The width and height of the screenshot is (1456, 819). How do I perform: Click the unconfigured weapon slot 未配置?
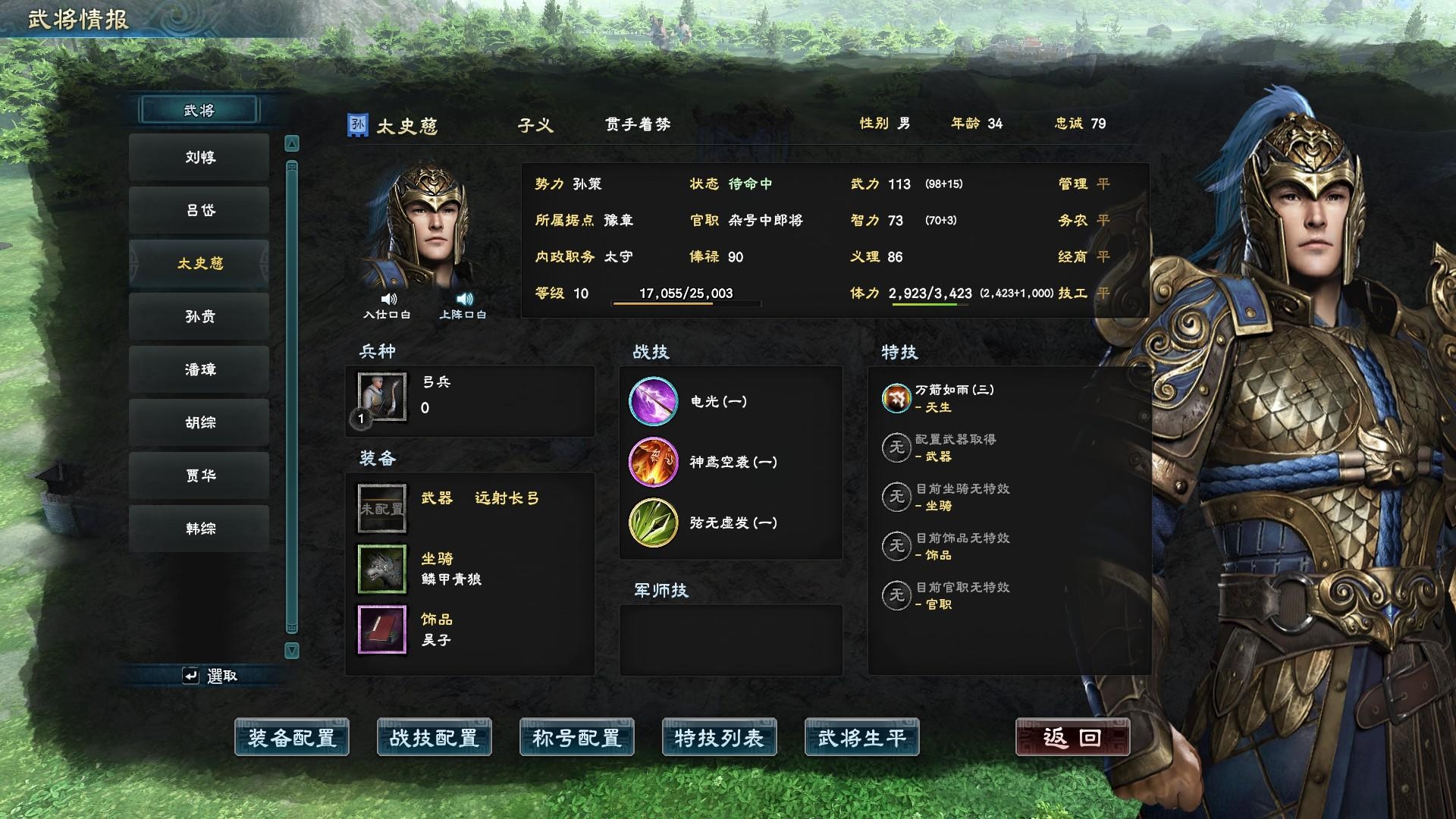381,508
